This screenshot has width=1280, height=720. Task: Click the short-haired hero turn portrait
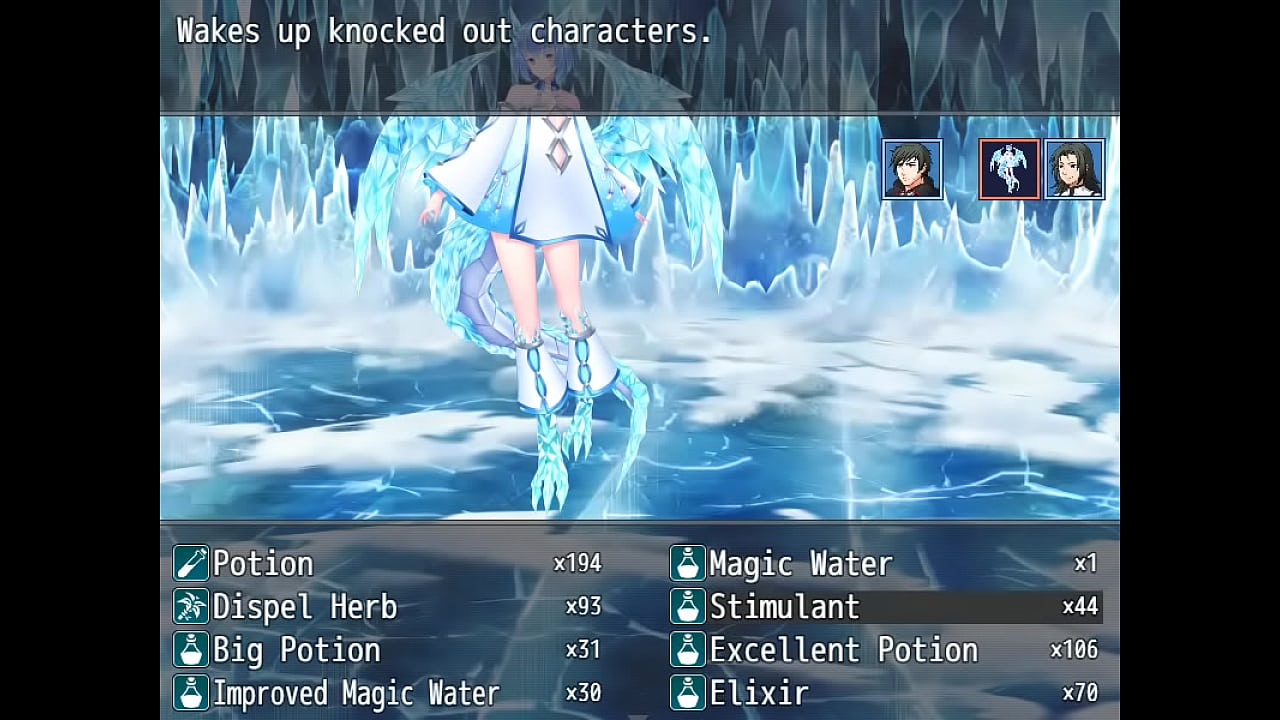912,169
